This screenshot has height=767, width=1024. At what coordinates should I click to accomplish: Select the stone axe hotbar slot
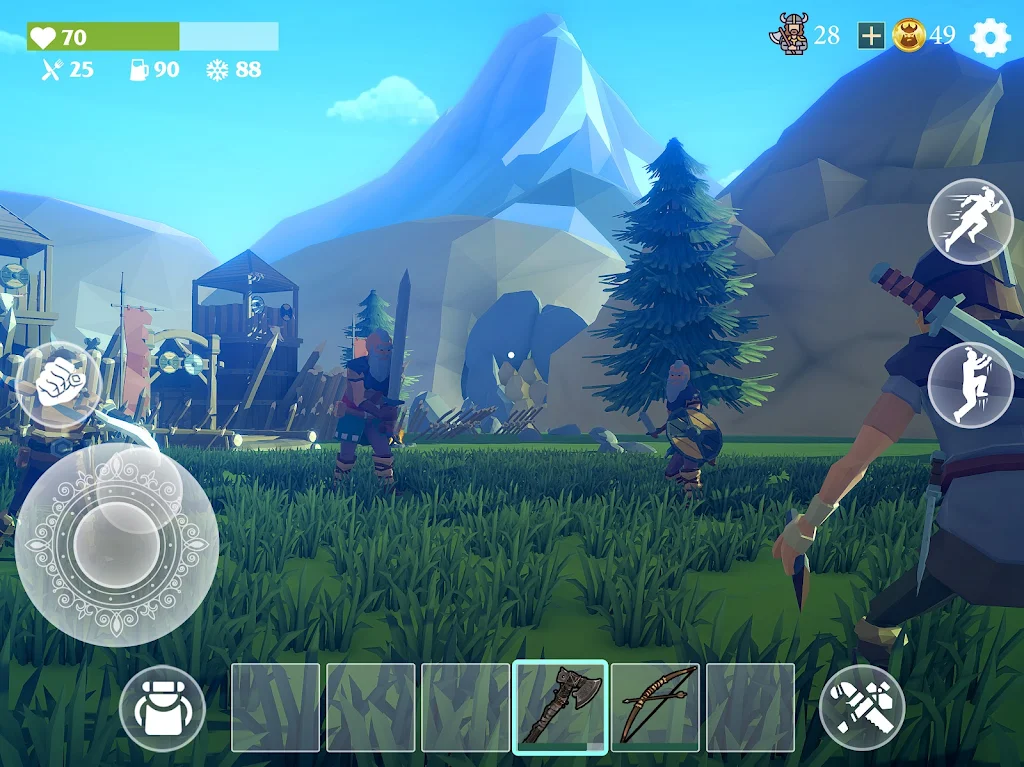pos(560,707)
